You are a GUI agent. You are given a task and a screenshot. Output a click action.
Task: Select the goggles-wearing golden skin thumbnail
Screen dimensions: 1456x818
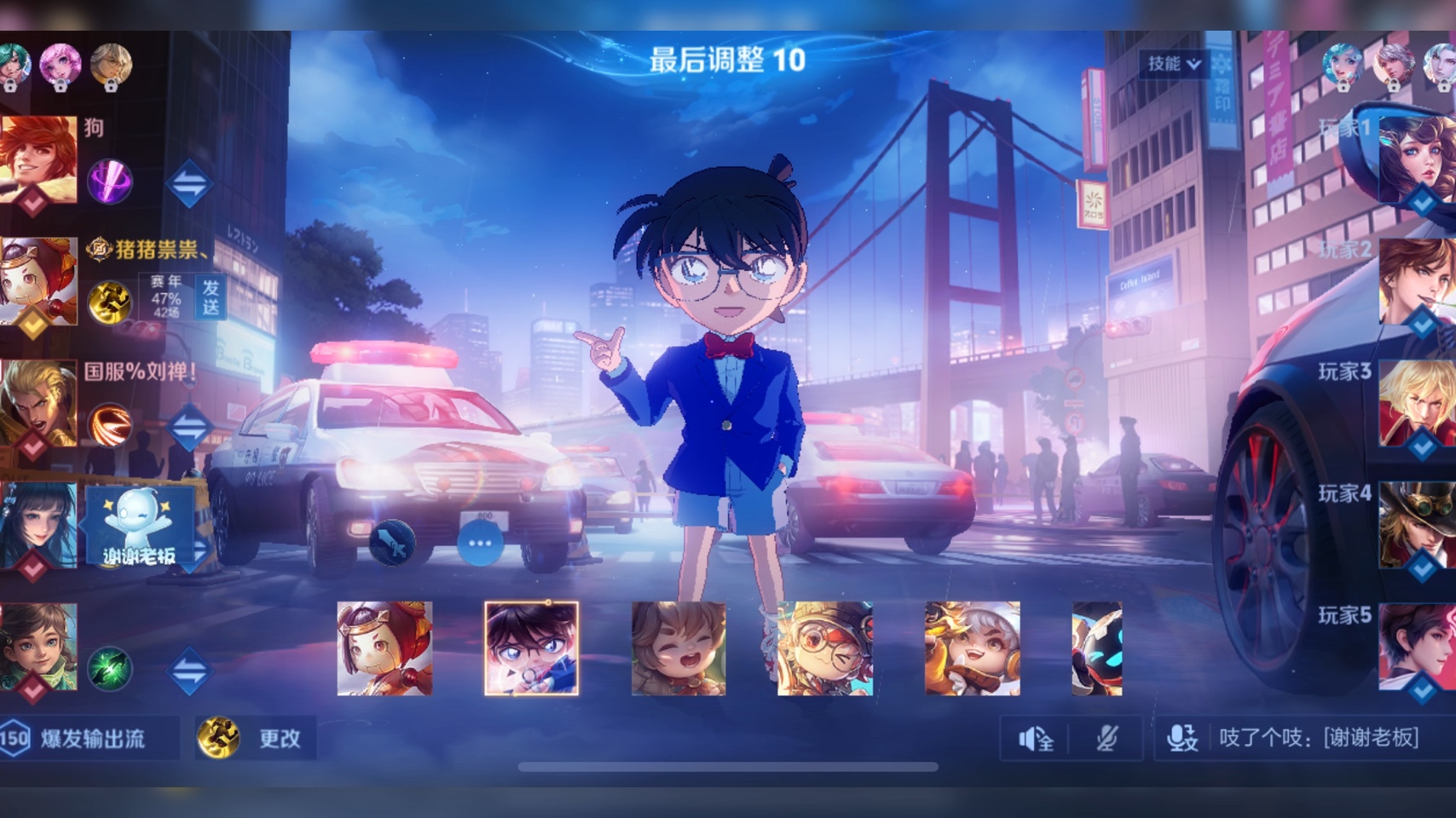pyautogui.click(x=825, y=648)
